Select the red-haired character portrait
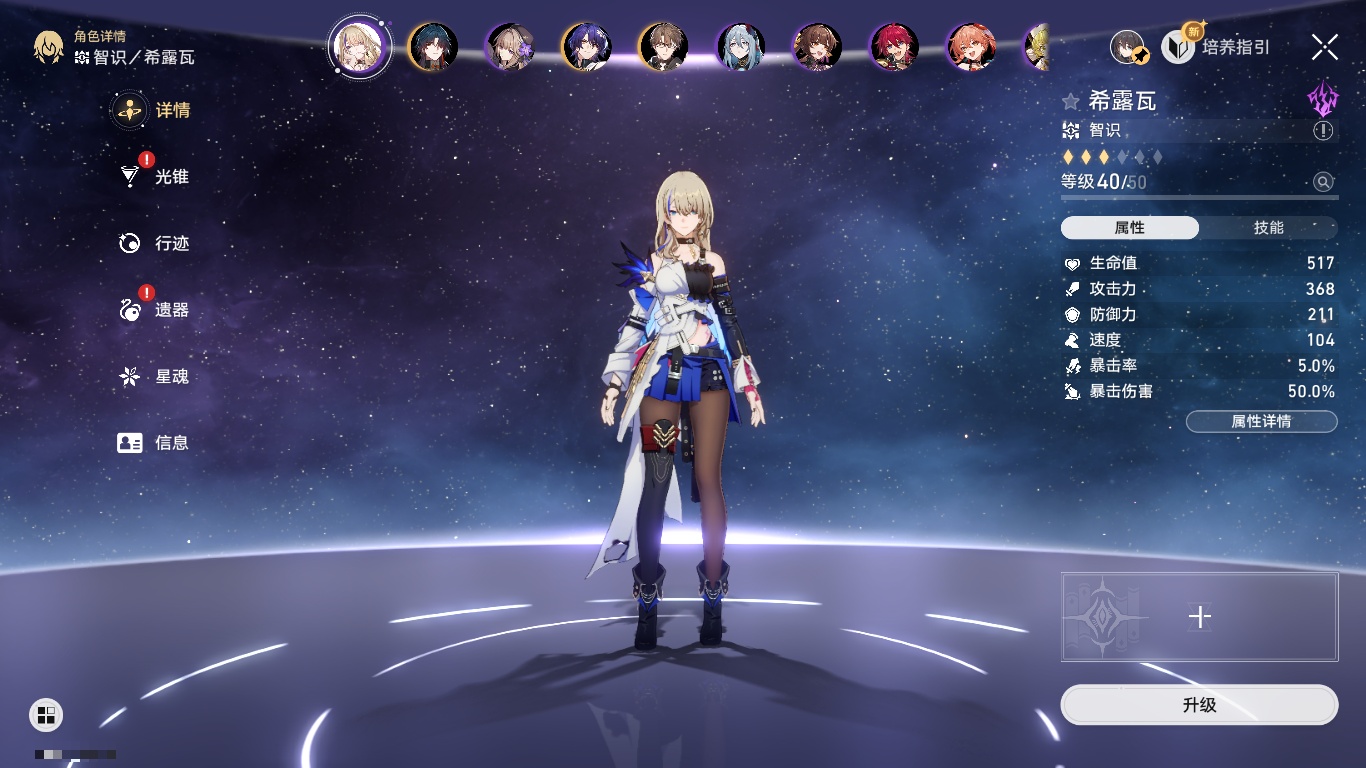This screenshot has width=1366, height=768. (895, 47)
